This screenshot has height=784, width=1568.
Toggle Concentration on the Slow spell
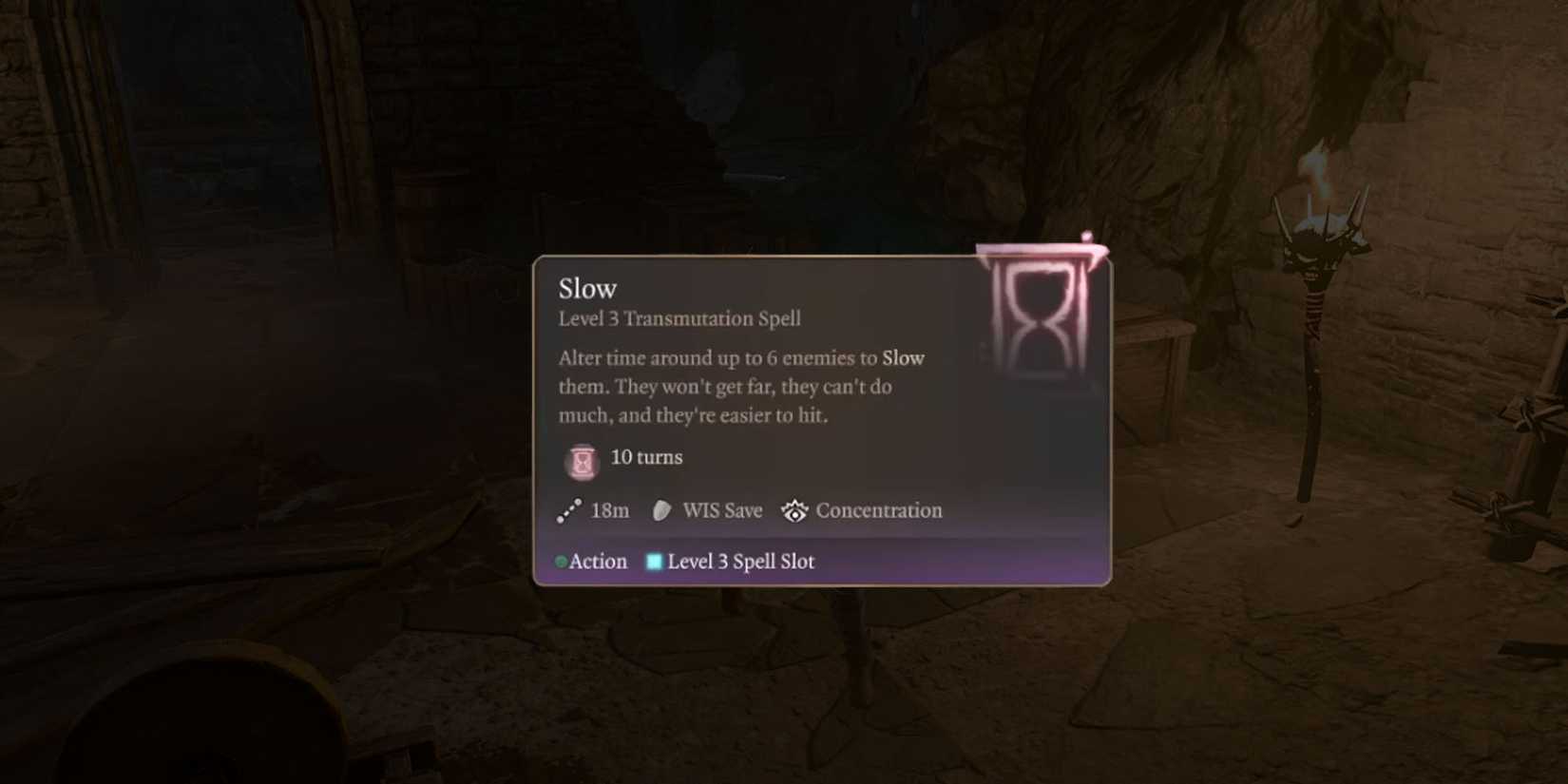tap(860, 510)
